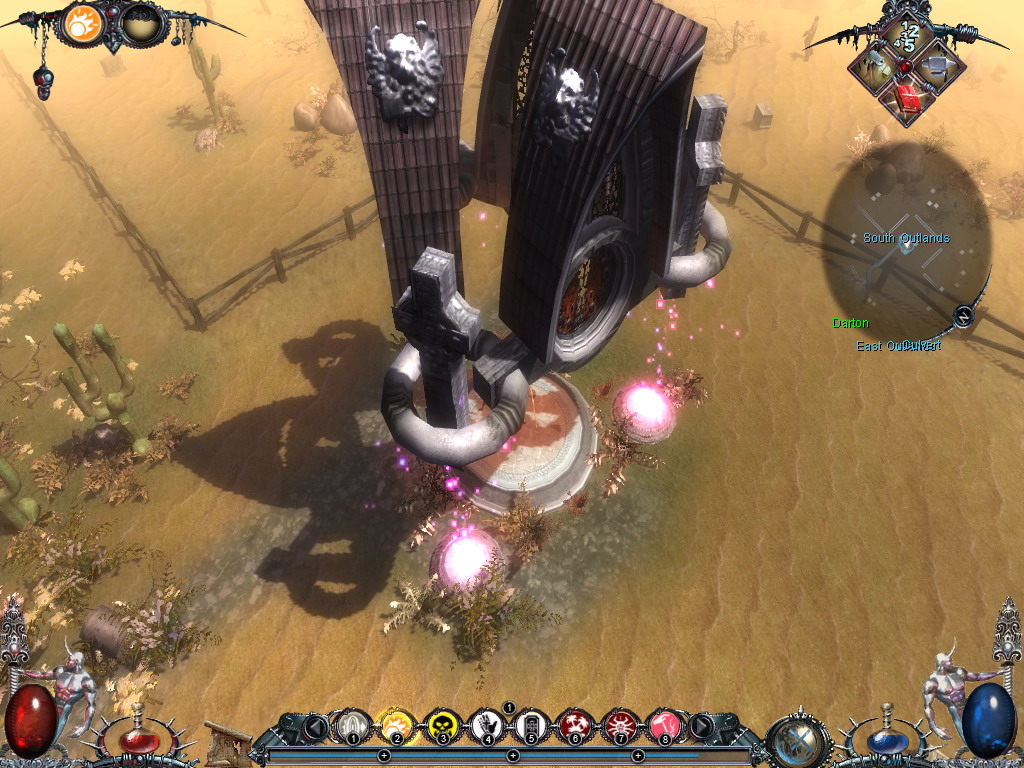The width and height of the screenshot is (1024, 768).
Task: Page the skill bar right
Action: (x=703, y=725)
